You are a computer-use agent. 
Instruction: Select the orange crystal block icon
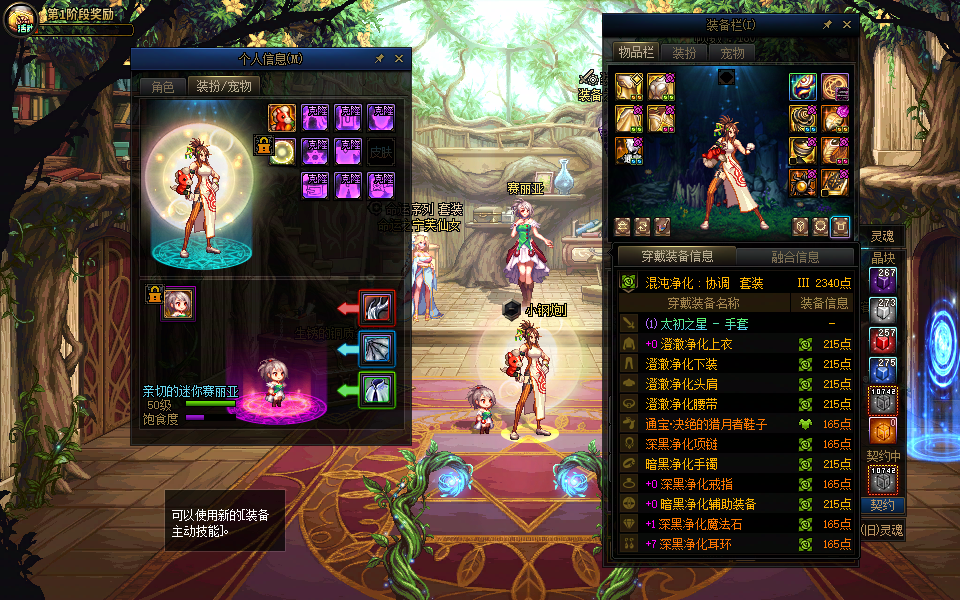click(x=883, y=431)
